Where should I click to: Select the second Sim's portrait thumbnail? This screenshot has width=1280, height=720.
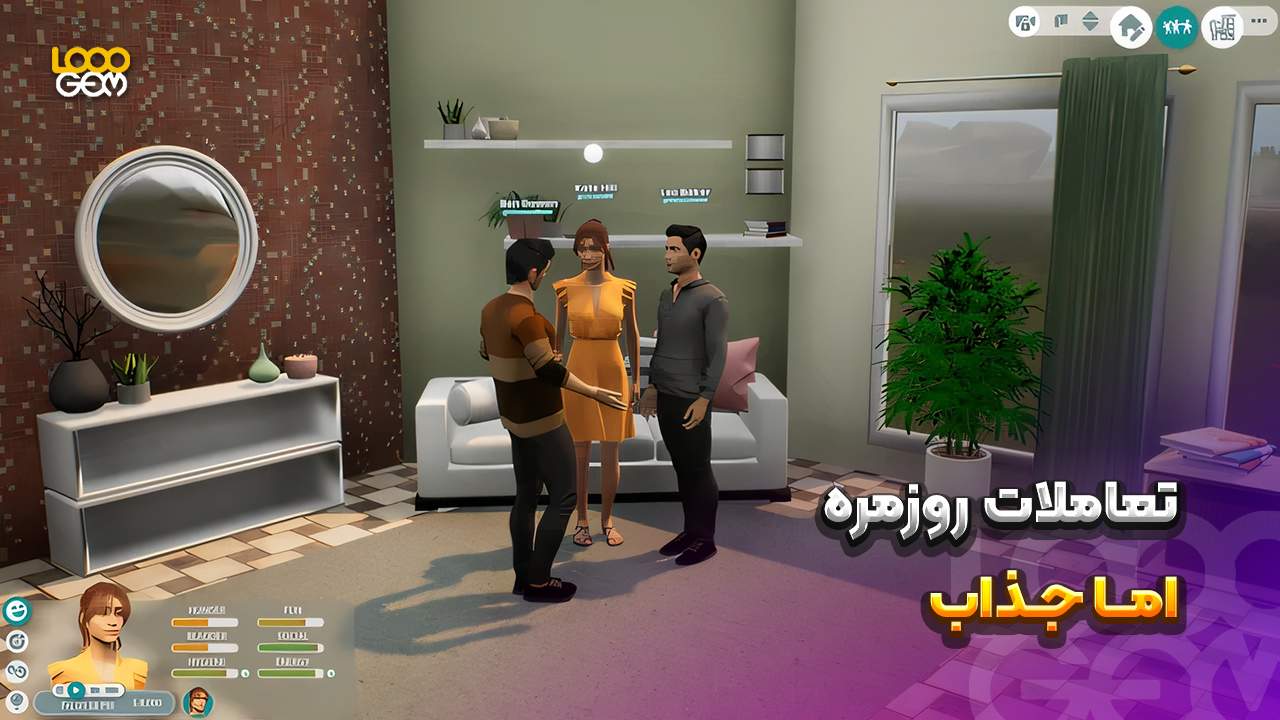coord(197,704)
